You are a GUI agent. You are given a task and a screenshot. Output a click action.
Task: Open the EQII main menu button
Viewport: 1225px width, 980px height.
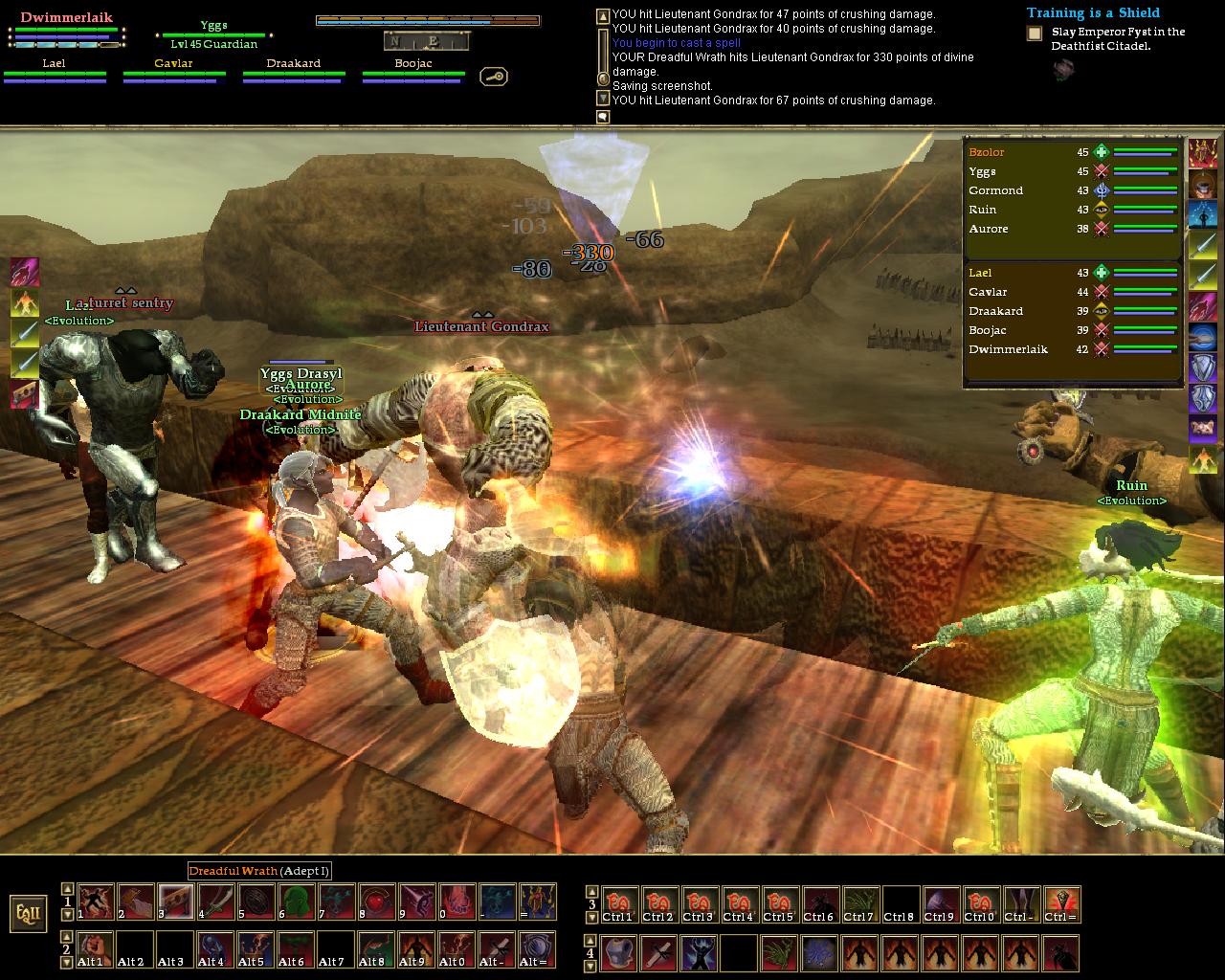click(29, 914)
